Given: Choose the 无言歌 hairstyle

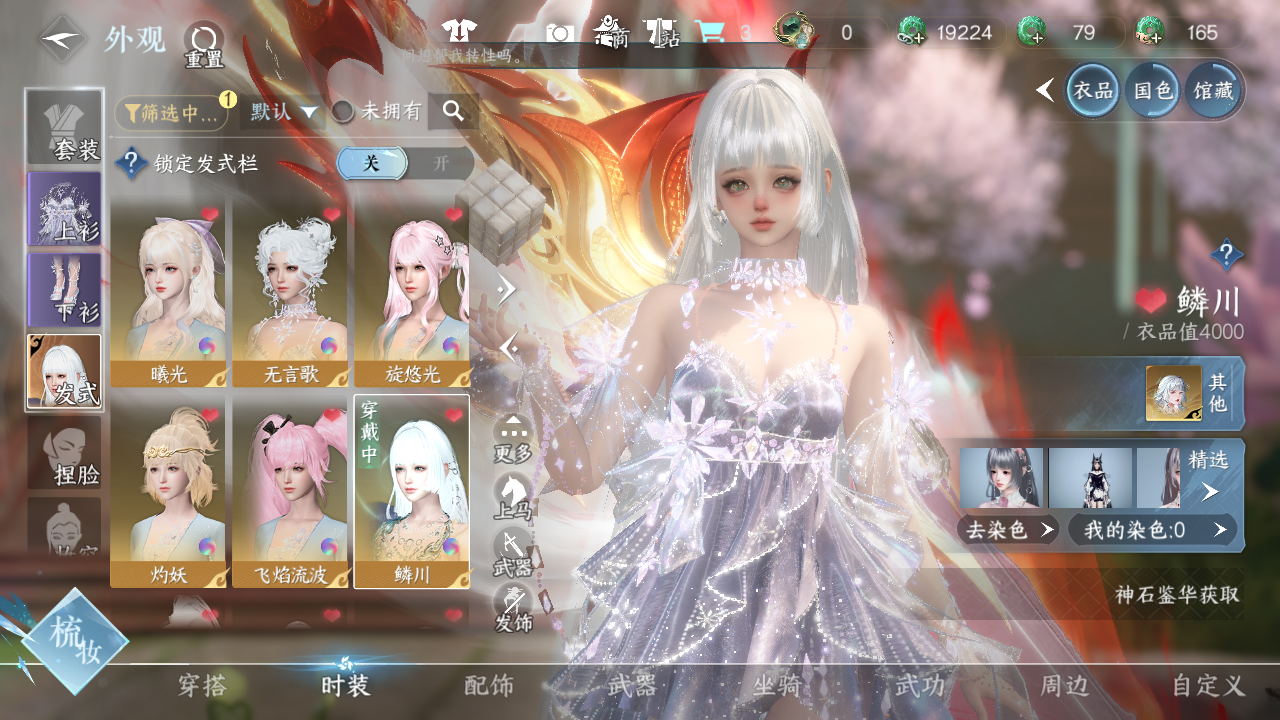Looking at the screenshot, I should (290, 296).
